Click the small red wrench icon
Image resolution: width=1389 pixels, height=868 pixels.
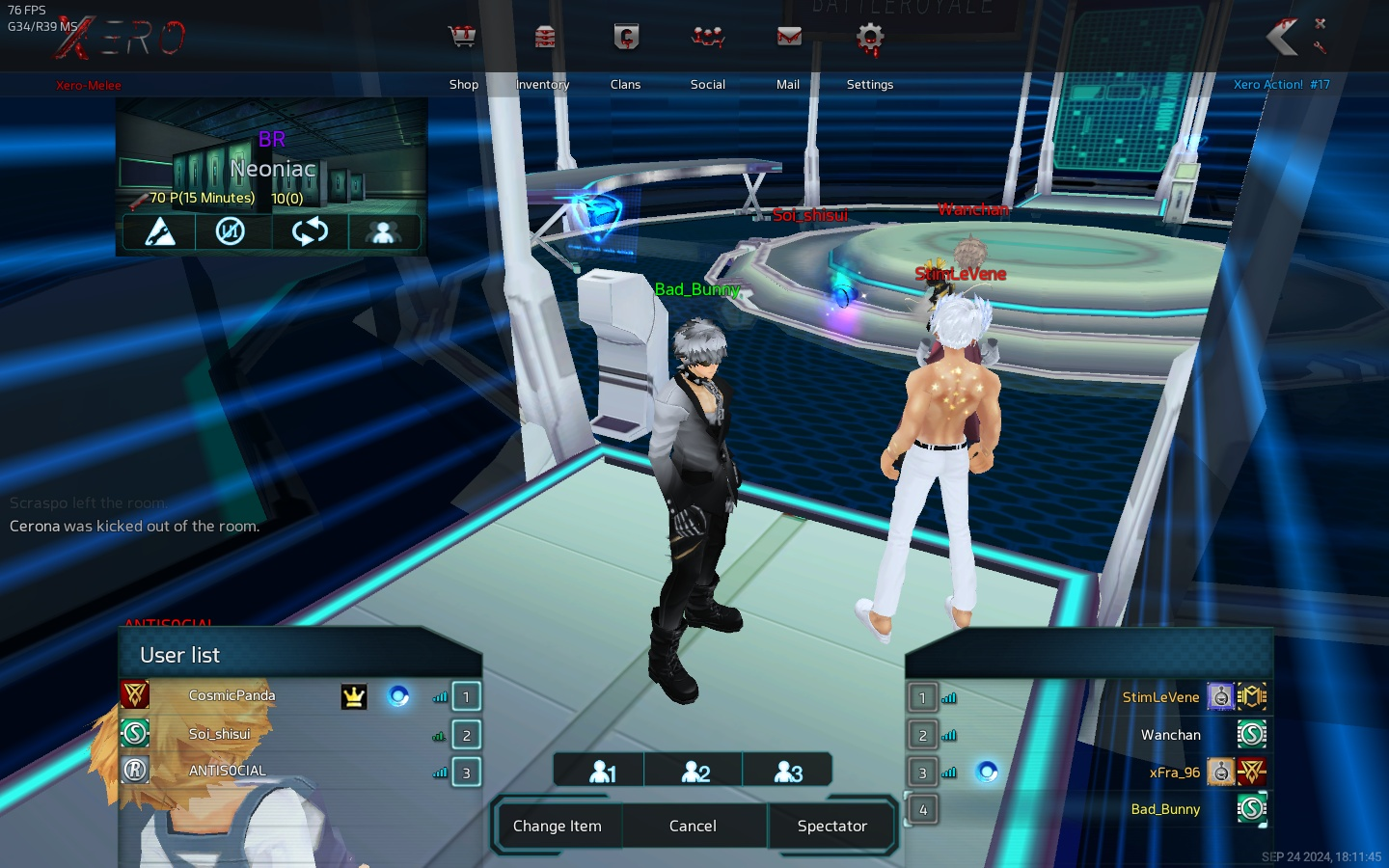click(1321, 46)
